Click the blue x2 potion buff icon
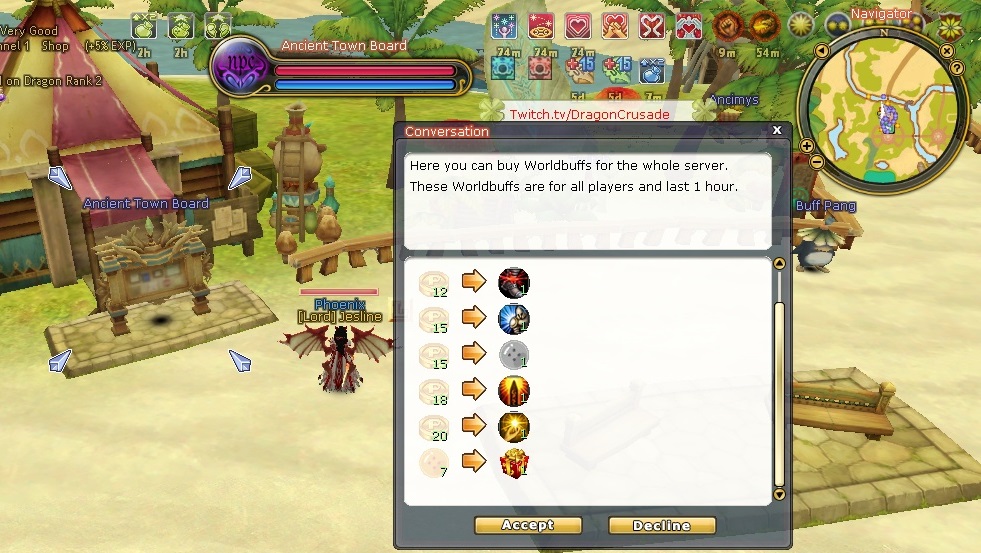Image resolution: width=981 pixels, height=553 pixels. click(651, 69)
